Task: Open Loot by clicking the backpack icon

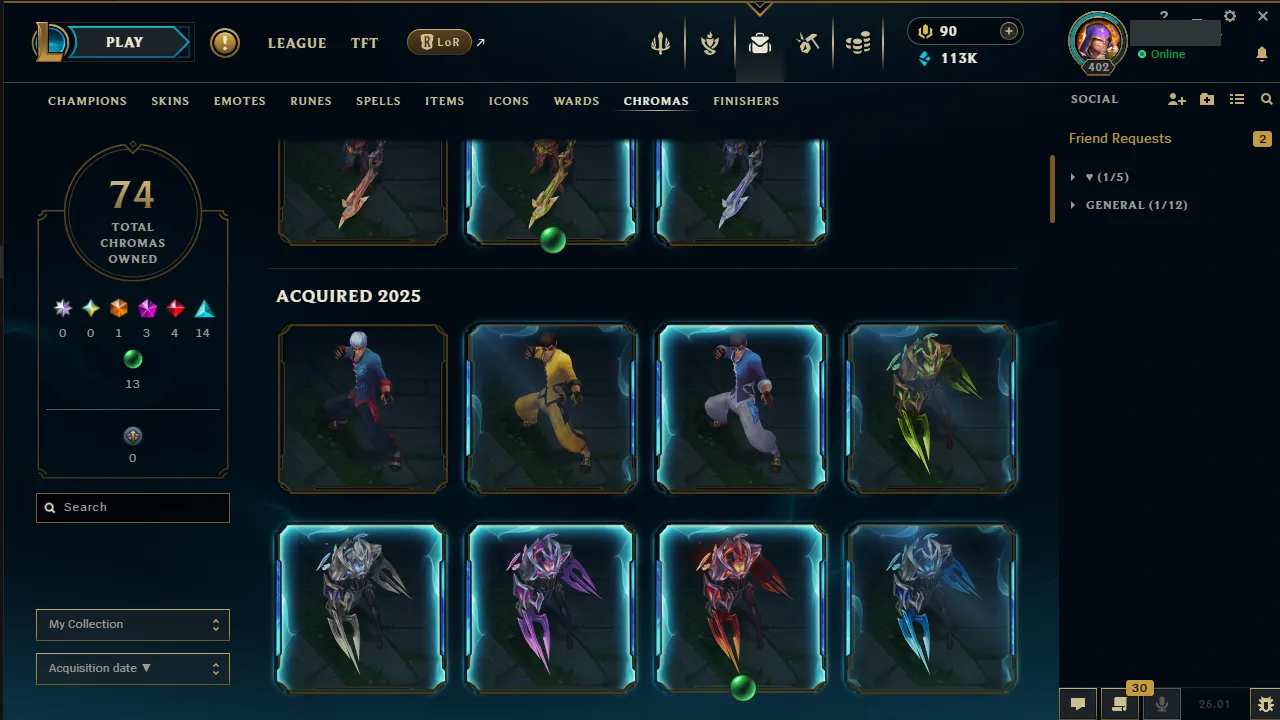Action: point(759,43)
